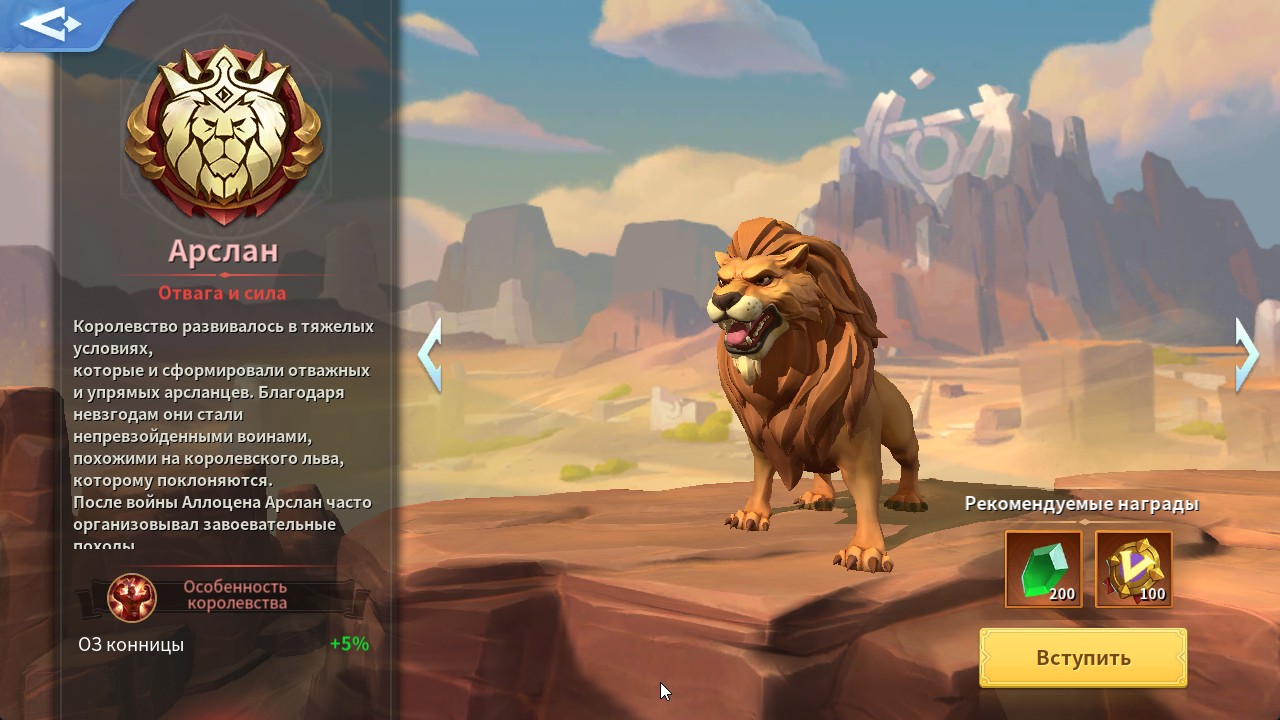Tap the Арслан golden lion crest emblem
The width and height of the screenshot is (1280, 720).
click(224, 133)
